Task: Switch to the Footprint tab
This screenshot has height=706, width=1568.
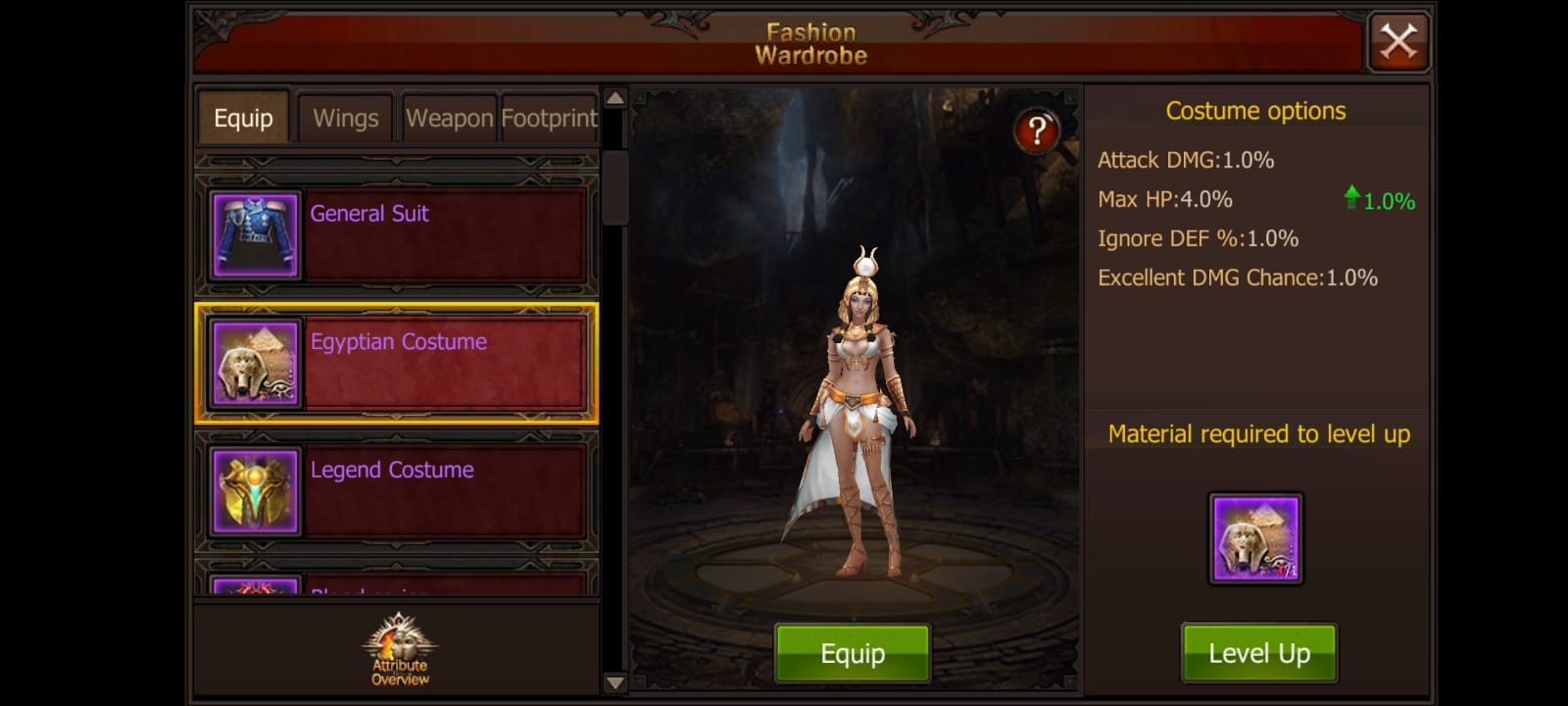Action: tap(549, 118)
